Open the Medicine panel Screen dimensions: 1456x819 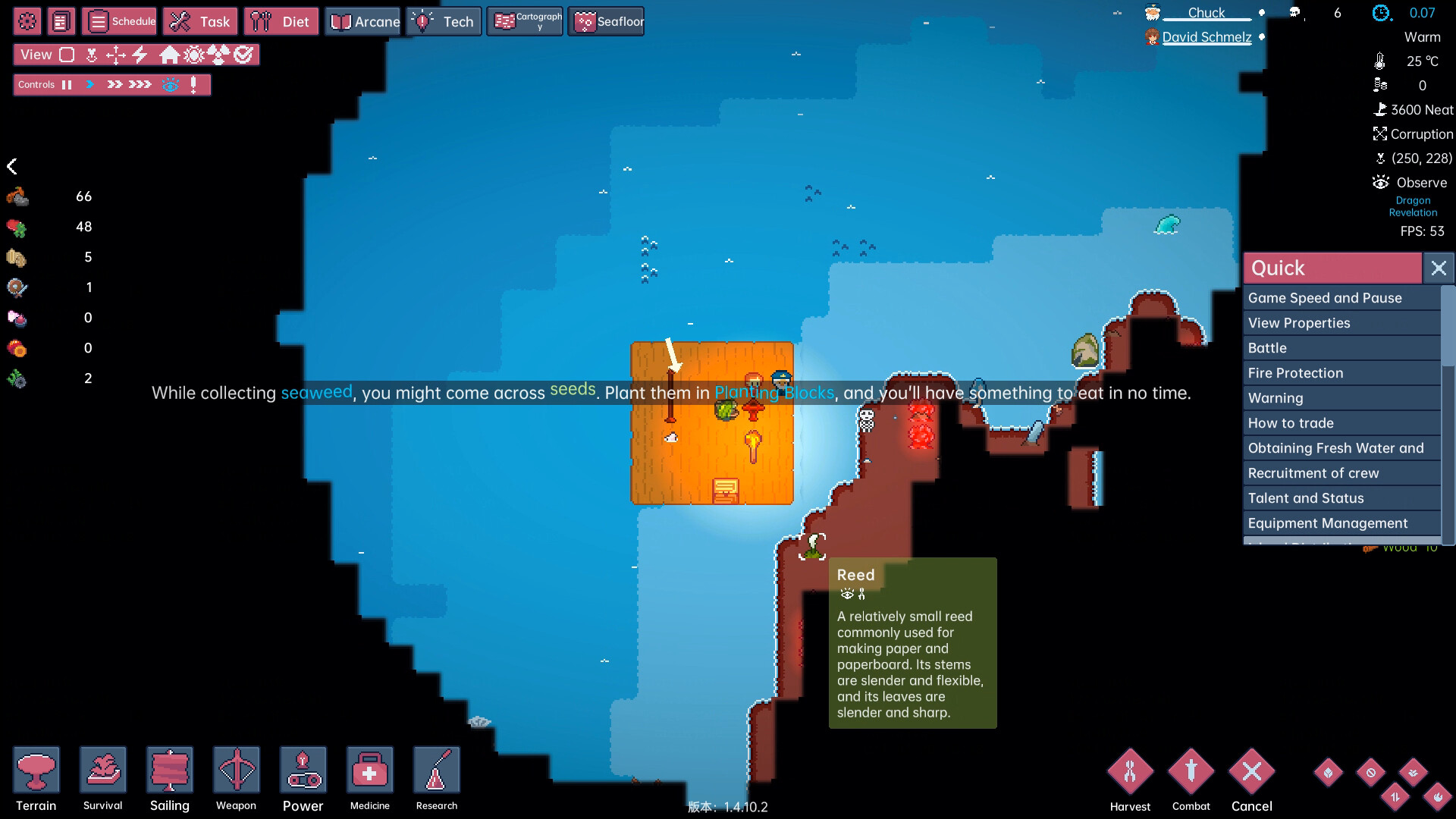[x=369, y=770]
